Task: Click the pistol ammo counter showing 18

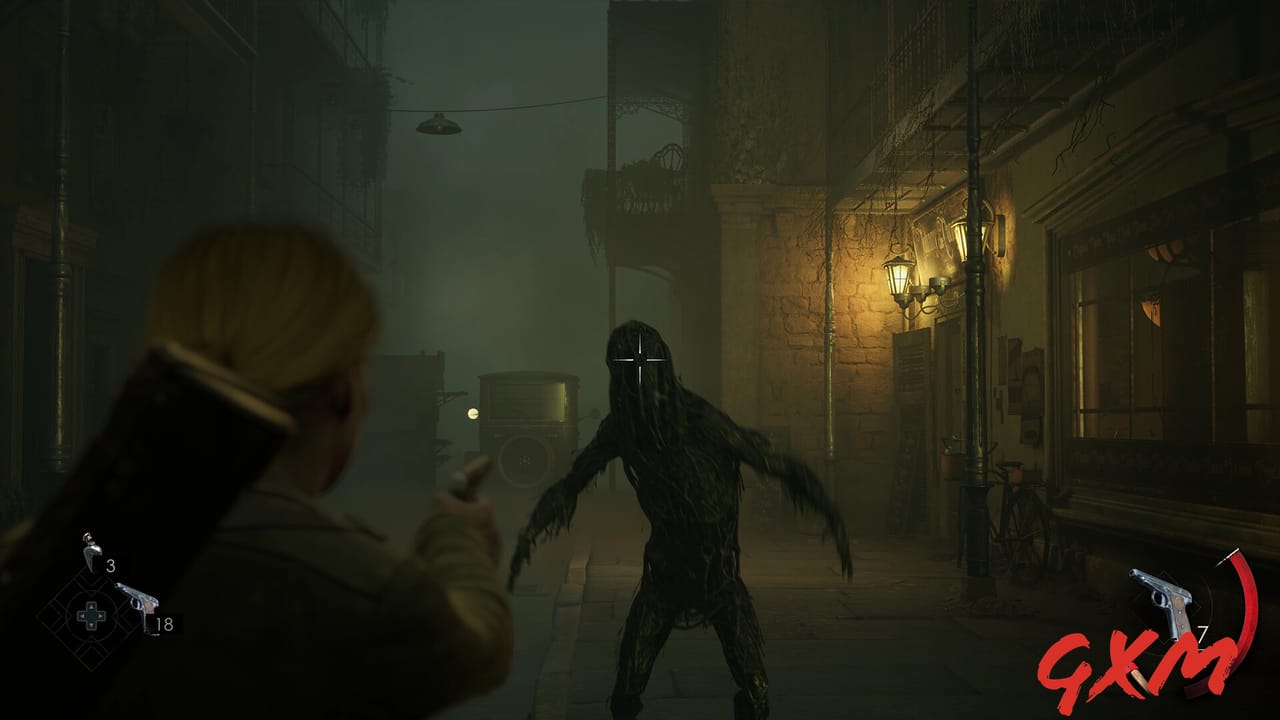Action: click(x=164, y=623)
